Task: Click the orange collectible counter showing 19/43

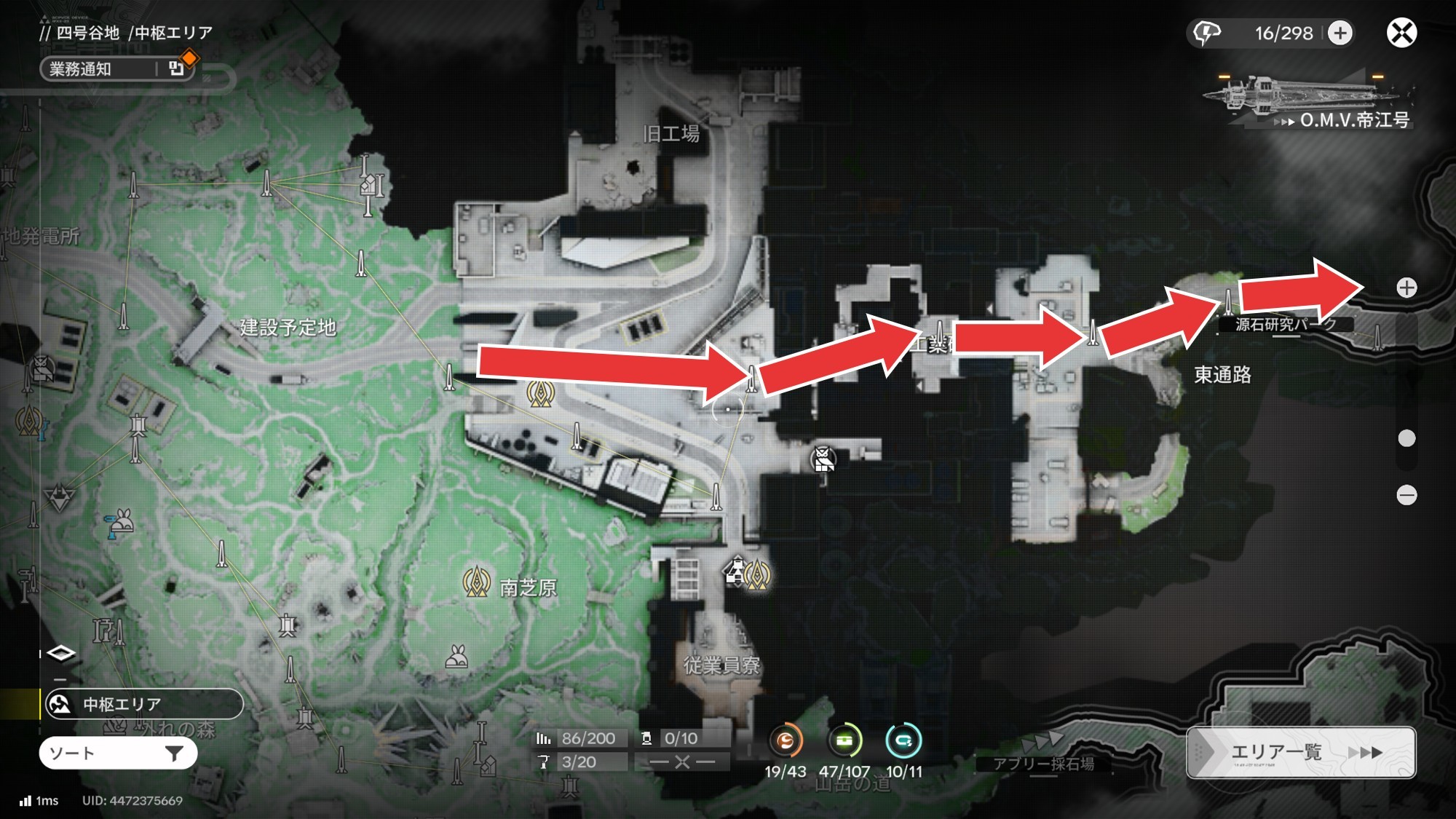Action: [x=785, y=741]
